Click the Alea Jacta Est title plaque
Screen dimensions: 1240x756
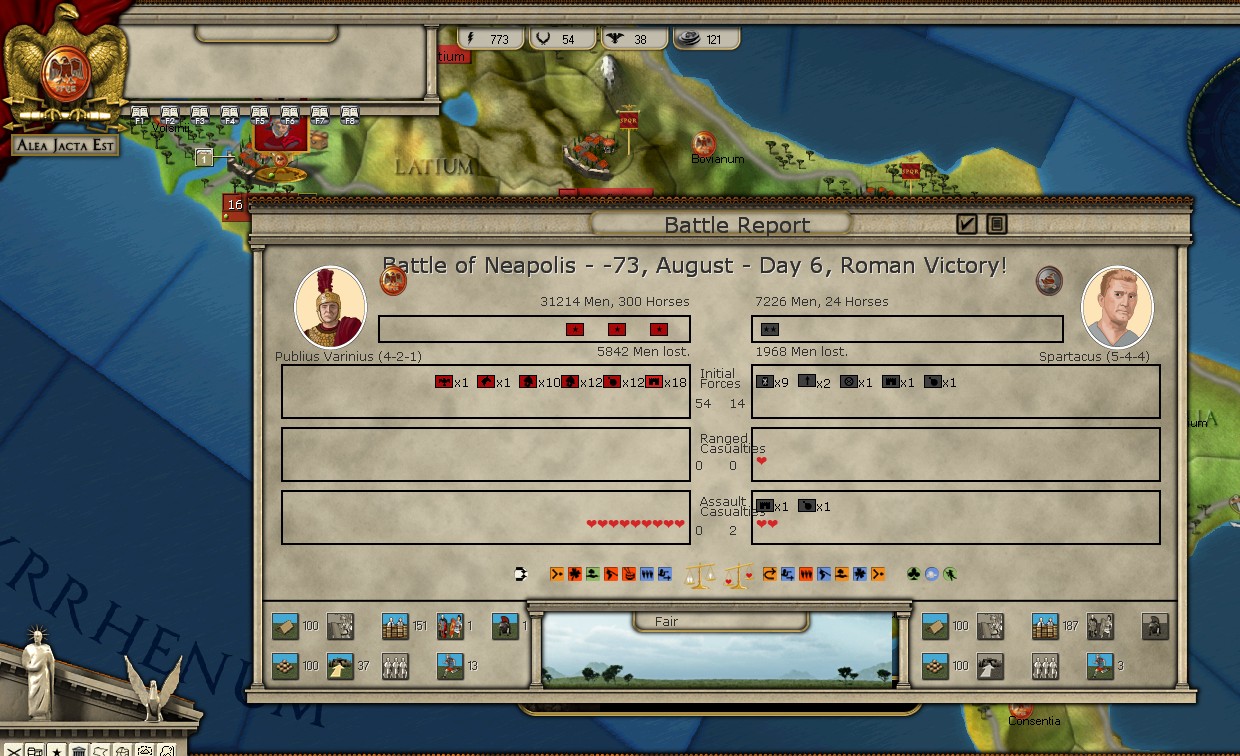pyautogui.click(x=66, y=145)
